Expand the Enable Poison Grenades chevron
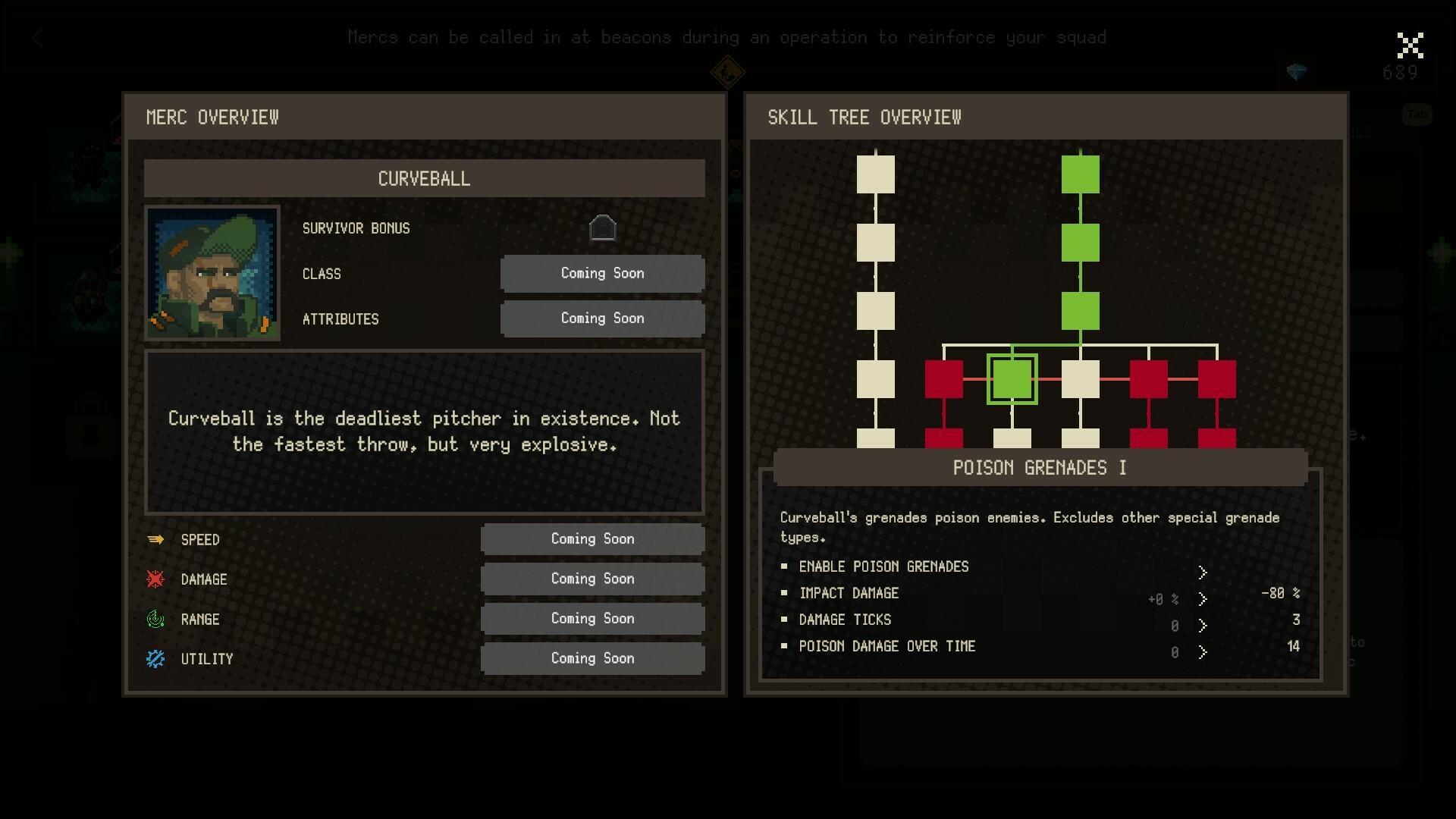The image size is (1456, 819). pyautogui.click(x=1203, y=572)
